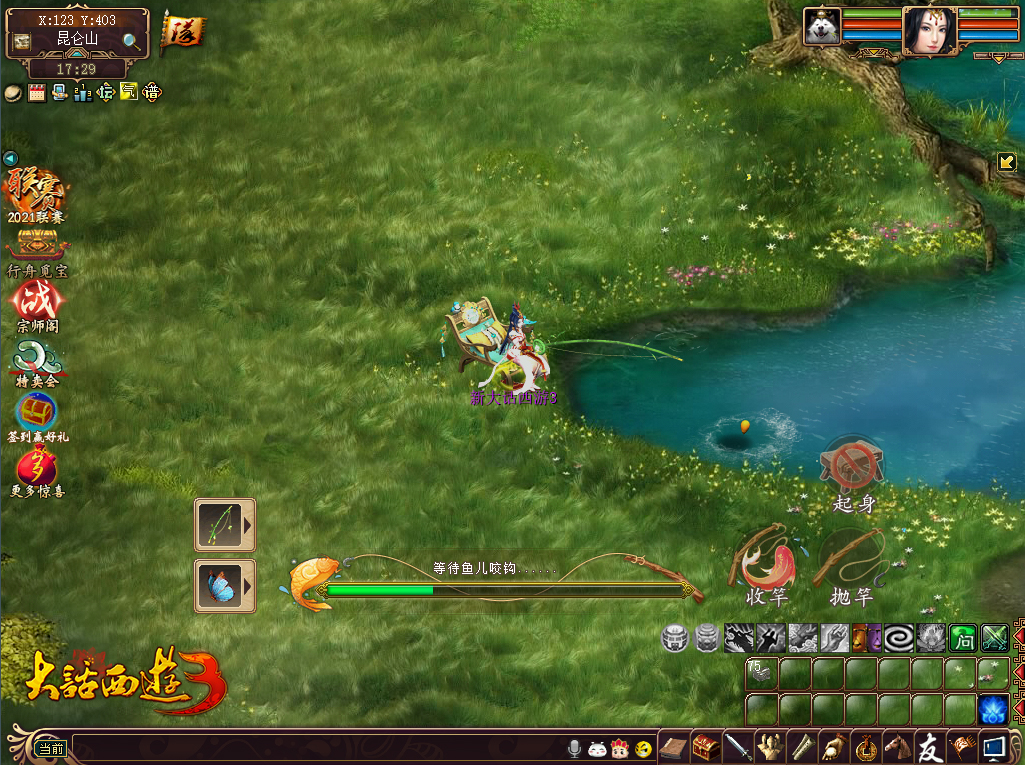Screen dimensions: 1025x768
Task: Open the friends list 友 button
Action: (930, 747)
